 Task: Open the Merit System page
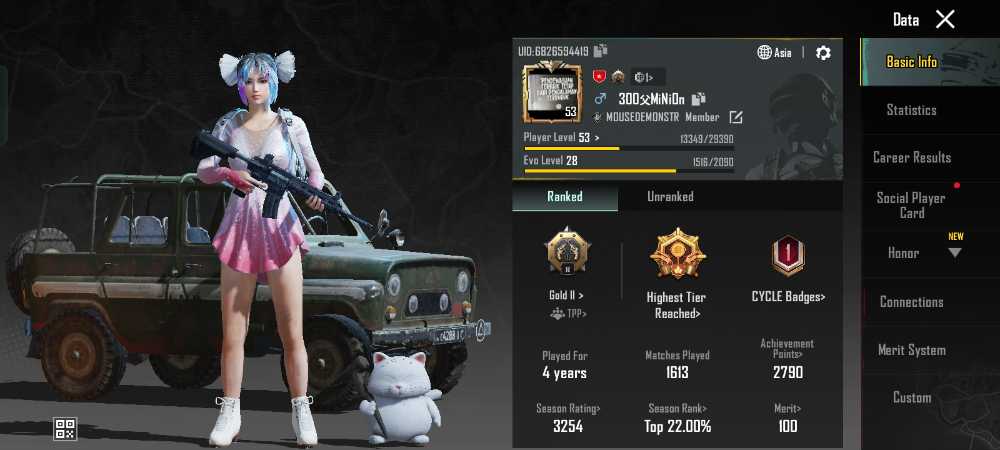[911, 350]
